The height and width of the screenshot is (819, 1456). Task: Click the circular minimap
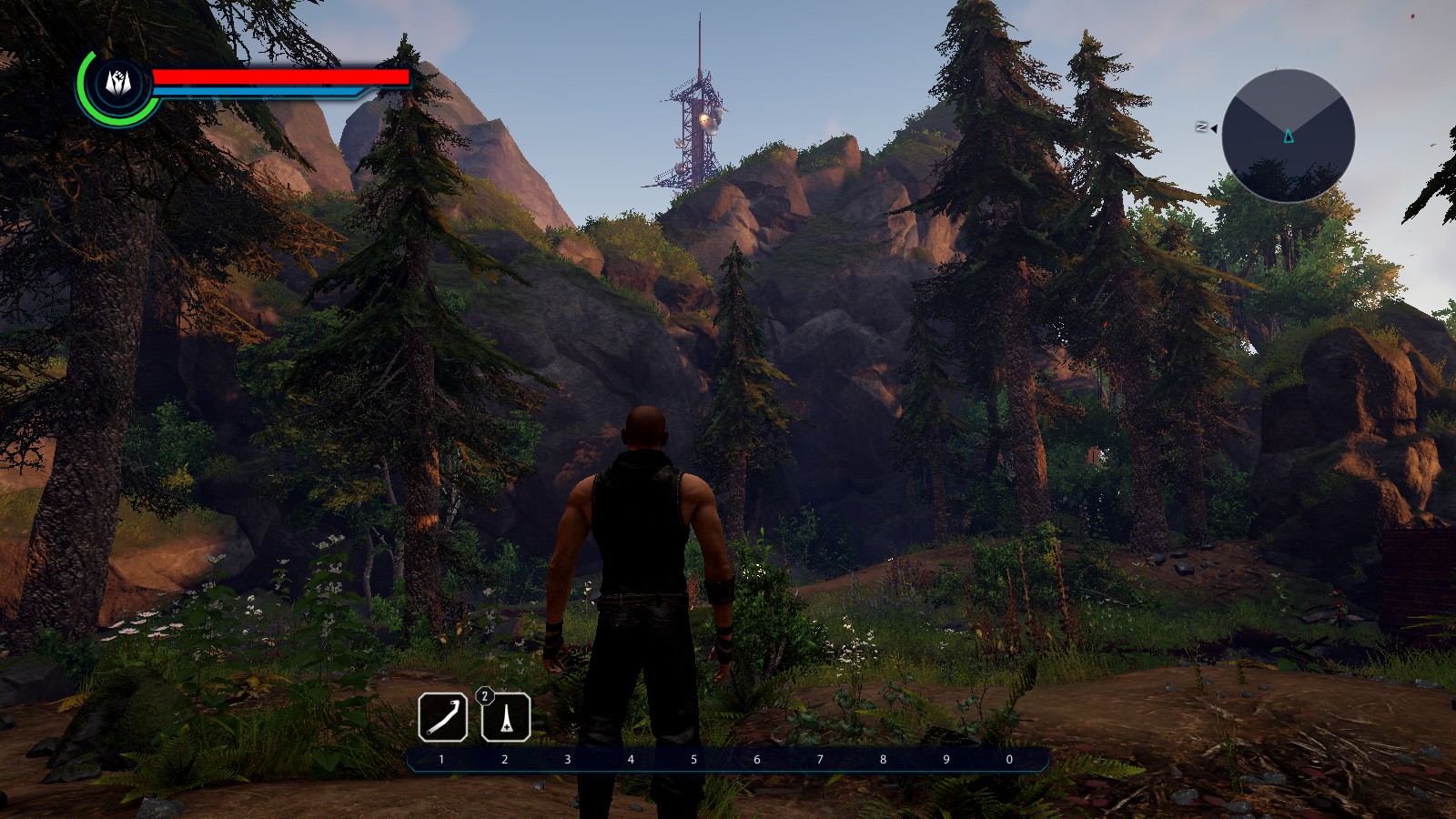[1288, 136]
